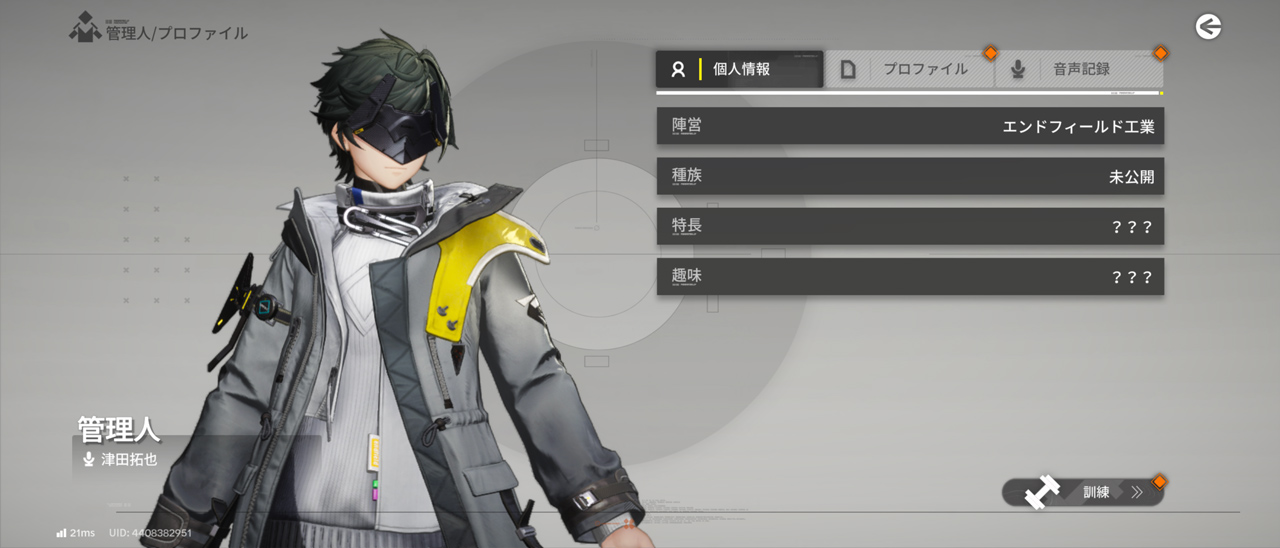Open the 音声記録 tab

(1080, 69)
